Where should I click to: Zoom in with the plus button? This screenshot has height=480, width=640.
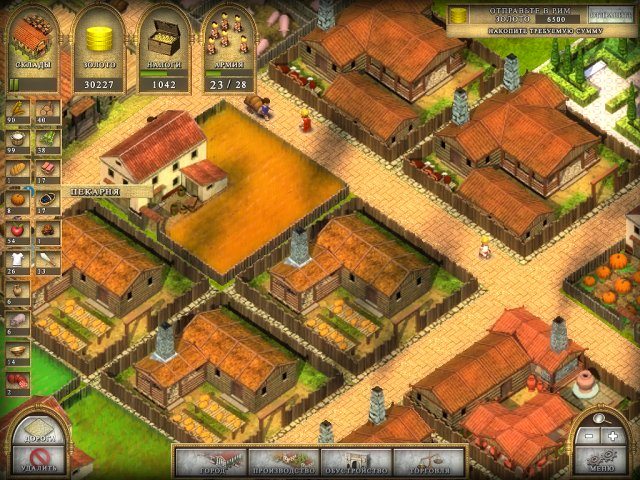click(x=612, y=436)
